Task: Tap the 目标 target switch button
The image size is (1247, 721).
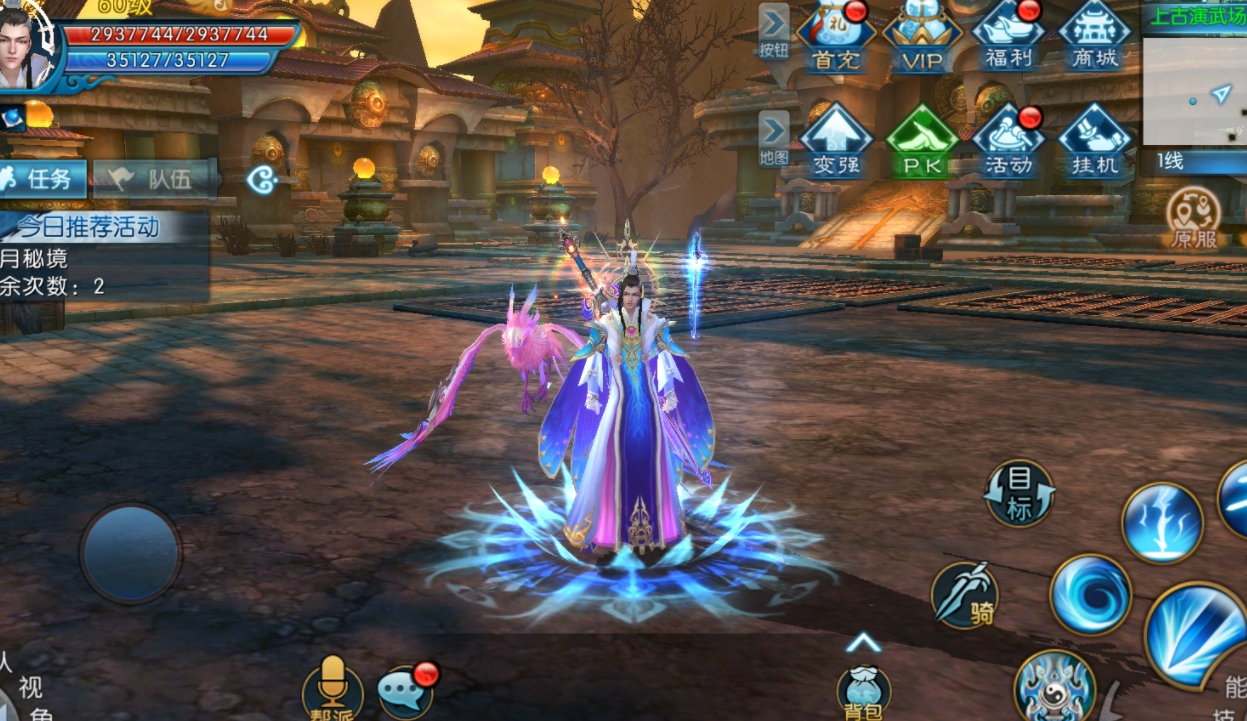Action: [1019, 493]
